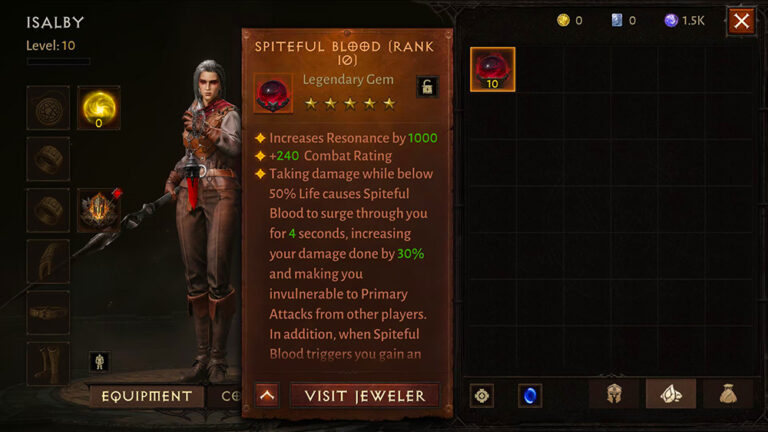Switch to the helmet gear inventory tab
This screenshot has height=432, width=768.
coord(614,395)
